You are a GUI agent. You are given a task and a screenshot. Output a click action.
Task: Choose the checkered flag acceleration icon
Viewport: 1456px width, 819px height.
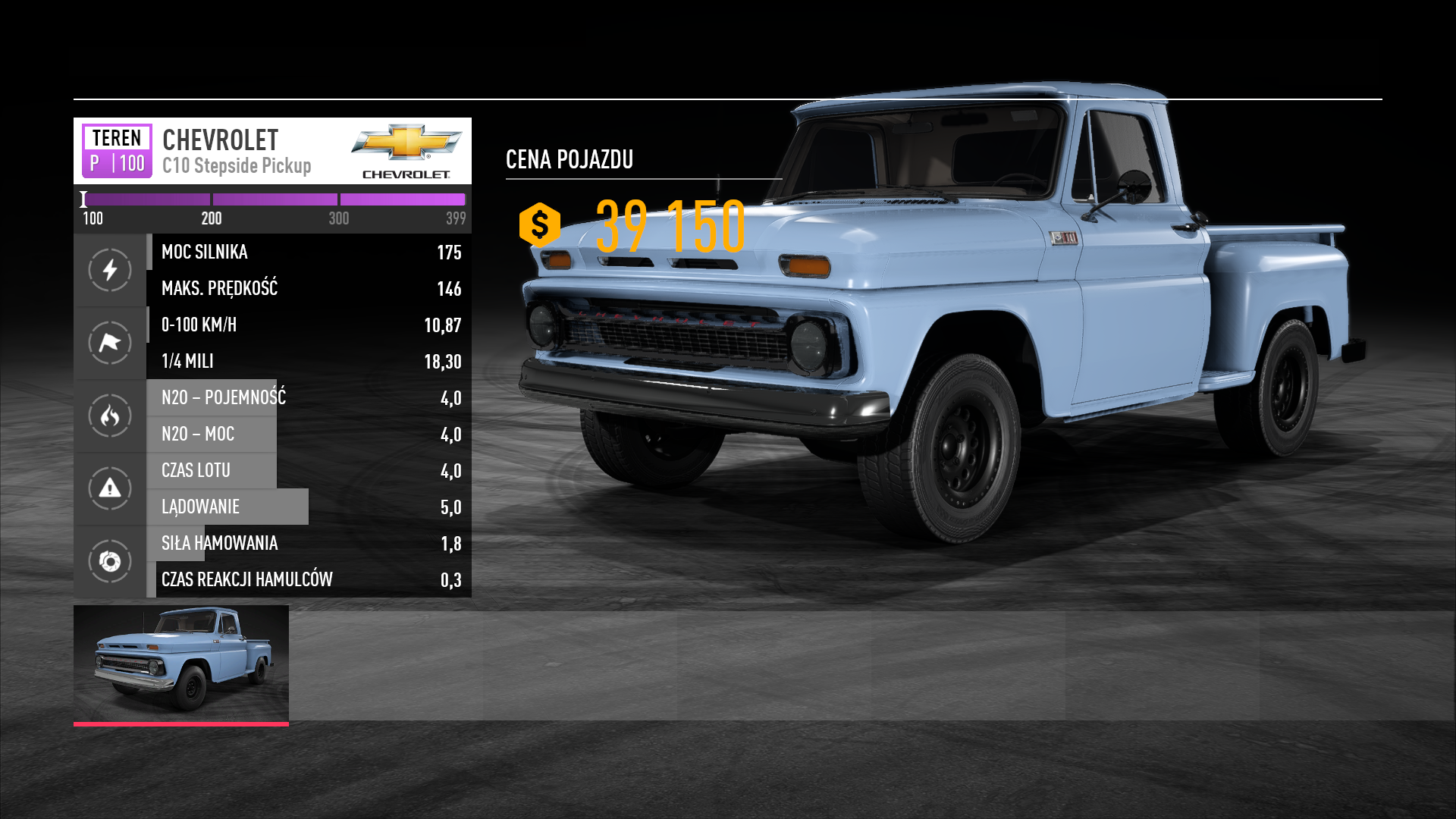pyautogui.click(x=110, y=343)
